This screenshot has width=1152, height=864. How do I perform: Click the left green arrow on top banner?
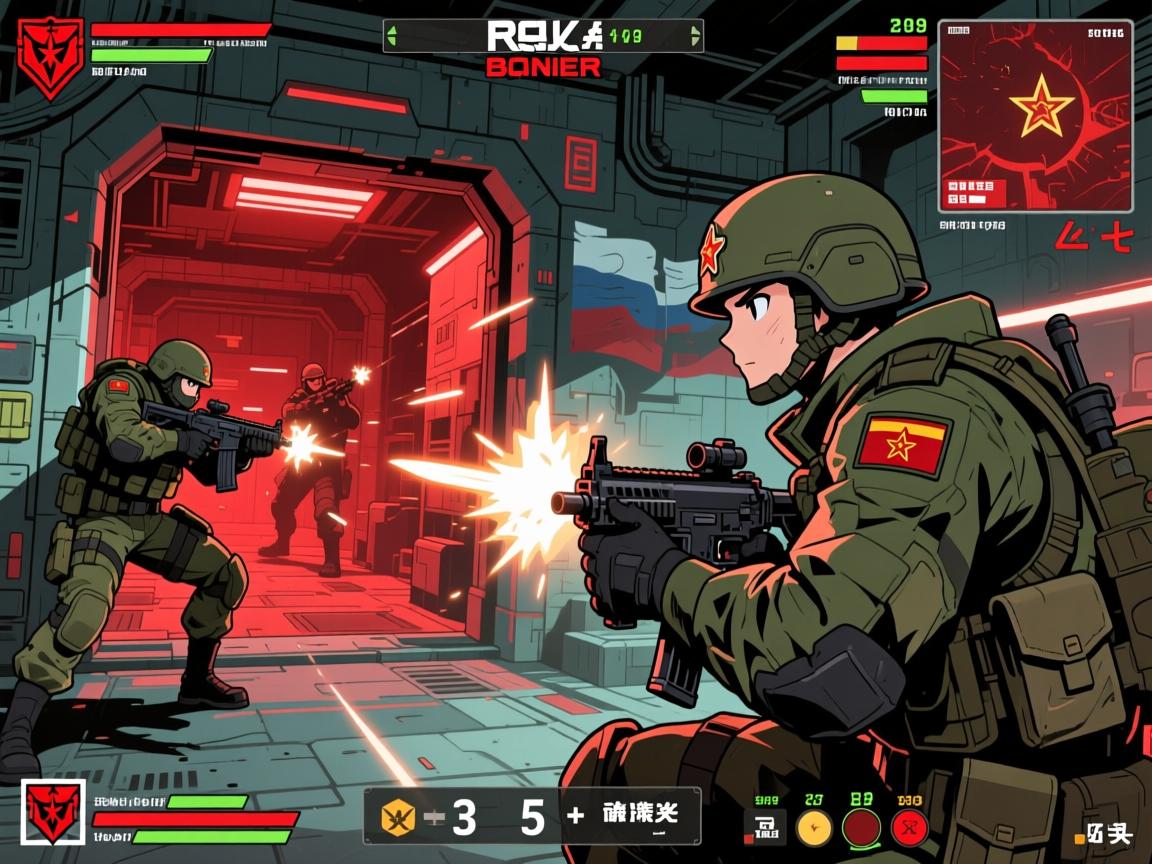point(392,37)
